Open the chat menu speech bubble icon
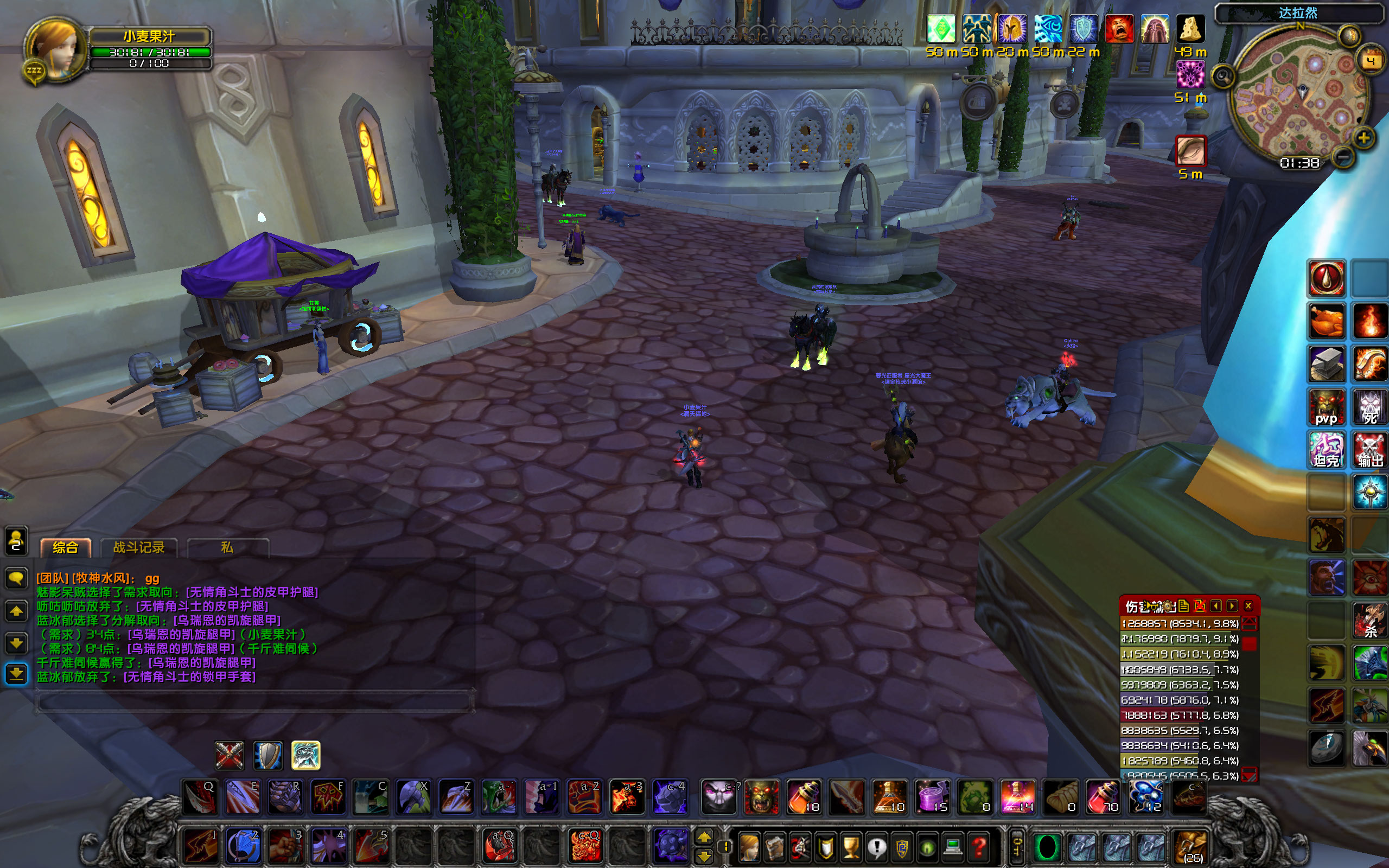1389x868 pixels. click(x=16, y=579)
